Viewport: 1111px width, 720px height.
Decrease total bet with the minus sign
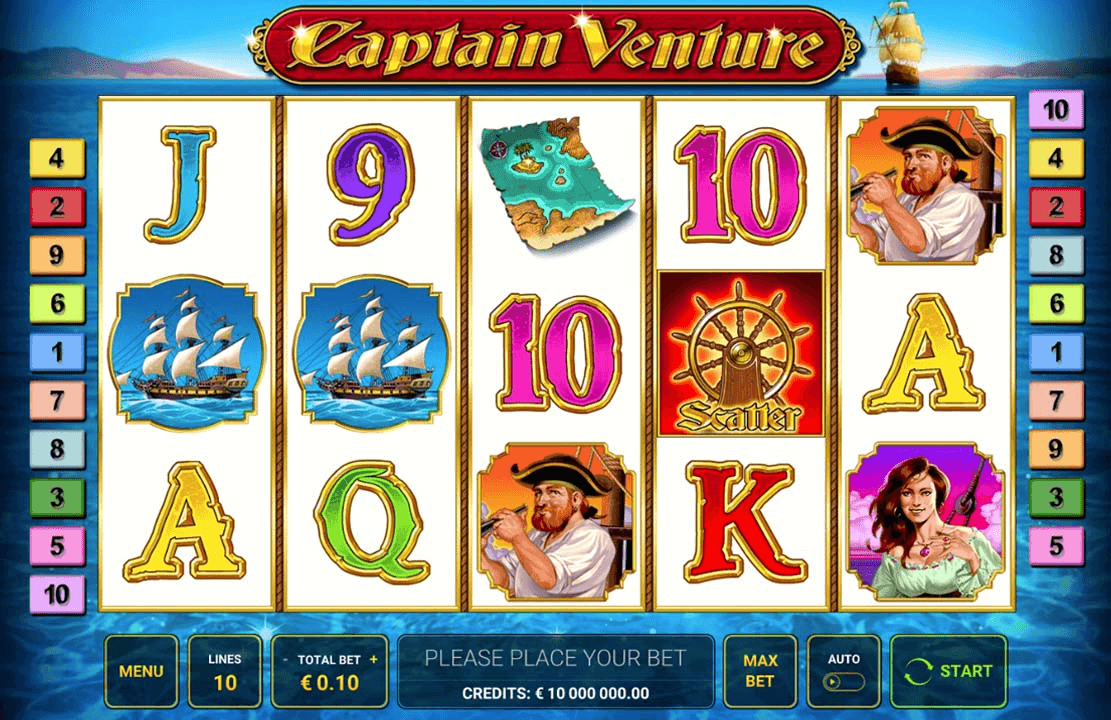pos(286,660)
